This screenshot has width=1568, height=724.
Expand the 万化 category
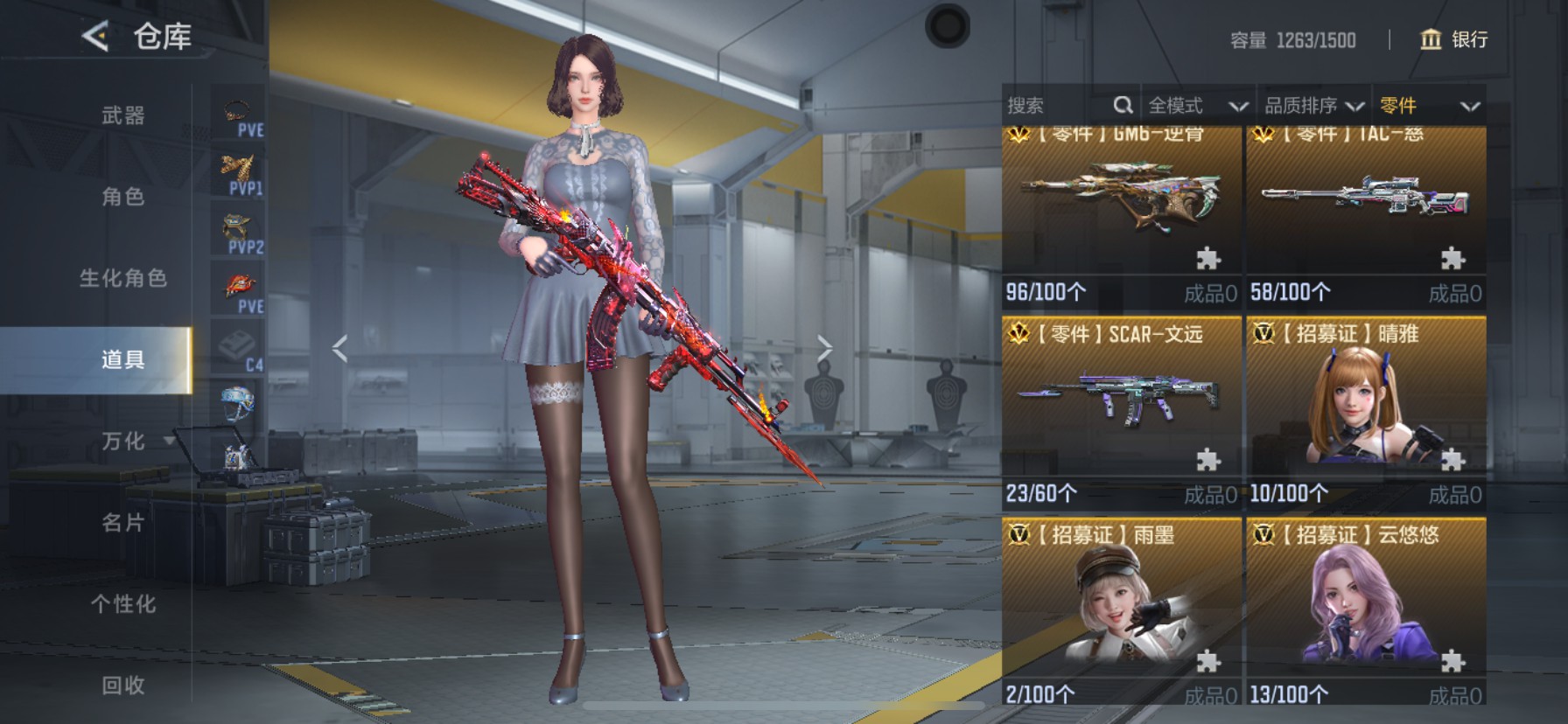pyautogui.click(x=124, y=442)
